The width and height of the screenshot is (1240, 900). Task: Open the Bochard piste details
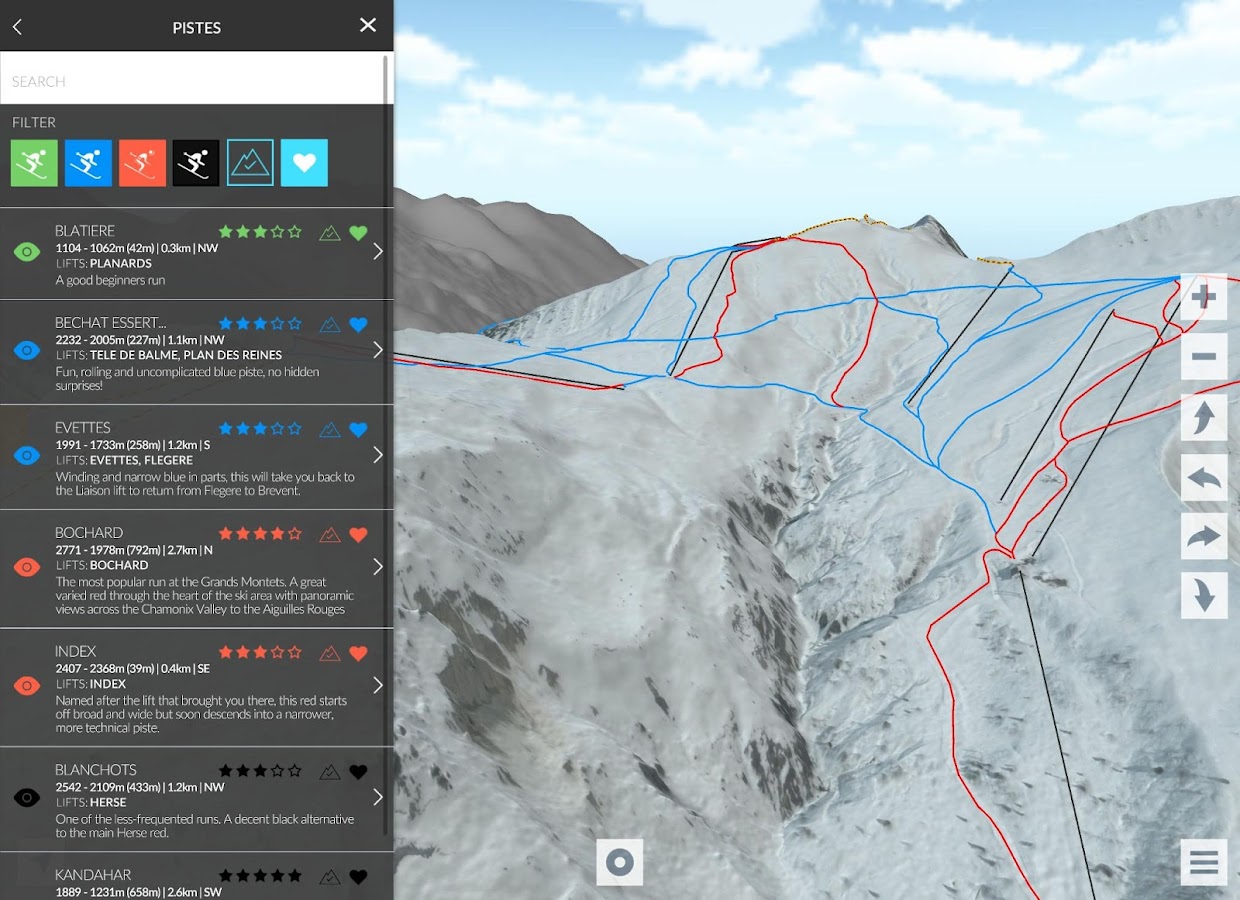coord(378,567)
